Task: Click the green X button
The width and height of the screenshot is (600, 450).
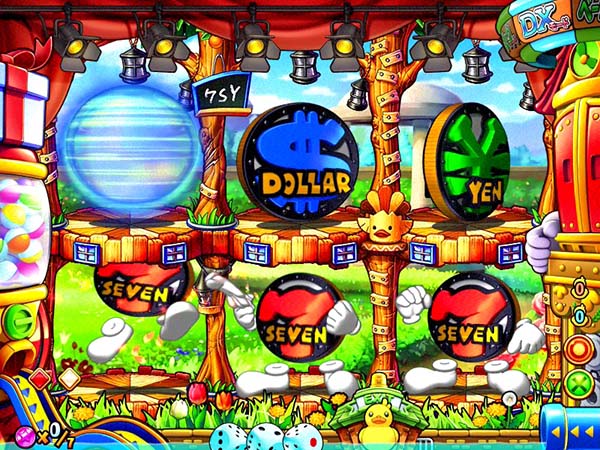Action: point(579,382)
